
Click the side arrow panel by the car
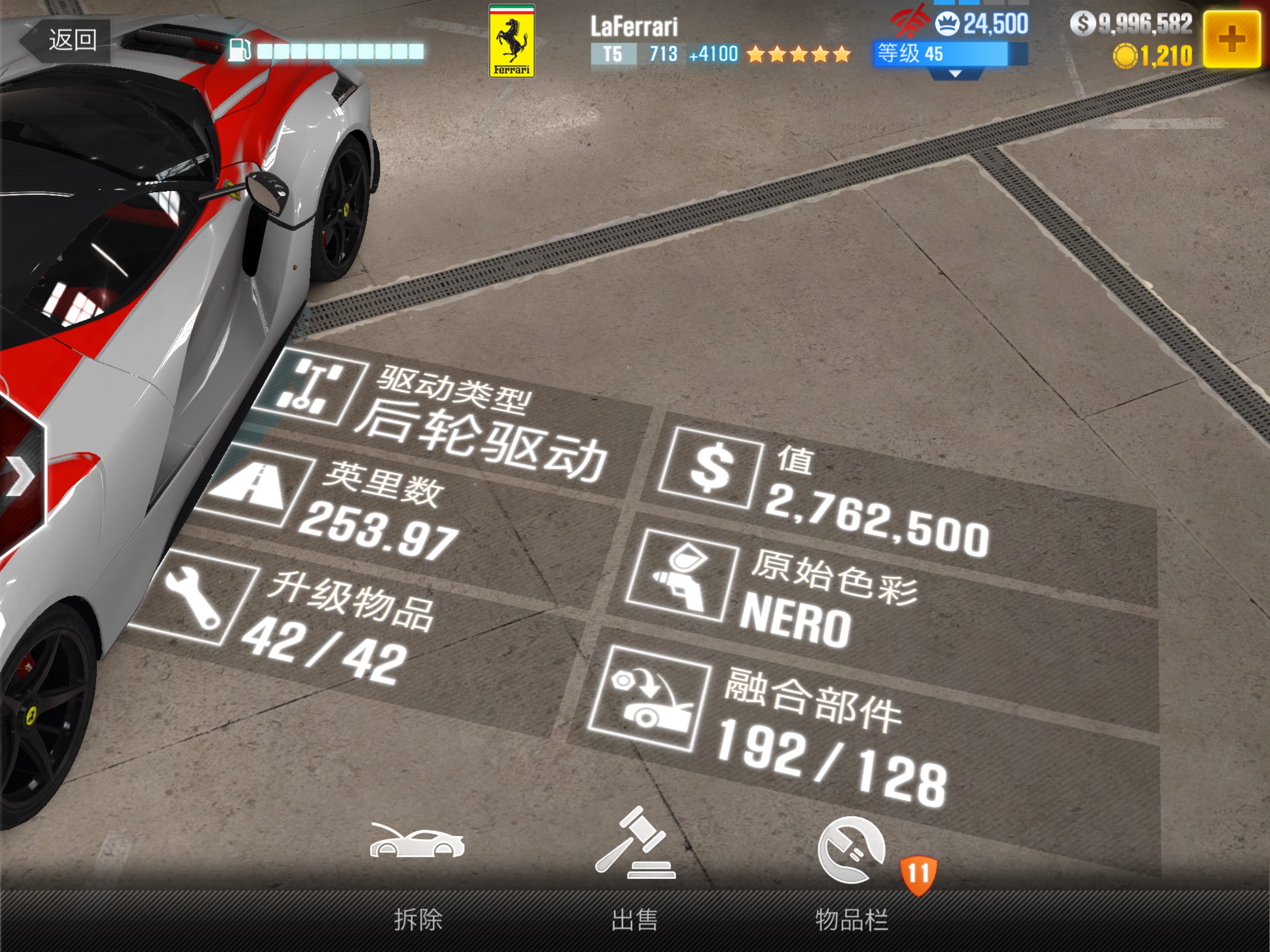point(20,476)
